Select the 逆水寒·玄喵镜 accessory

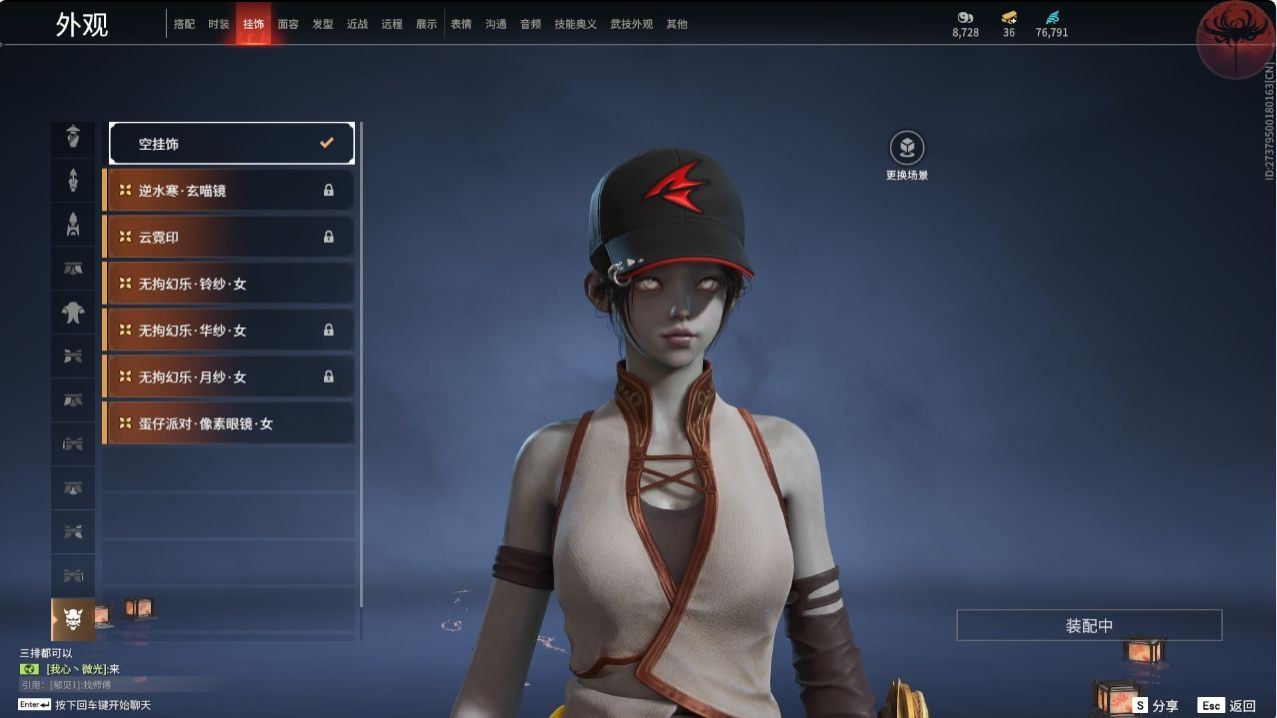click(x=229, y=190)
